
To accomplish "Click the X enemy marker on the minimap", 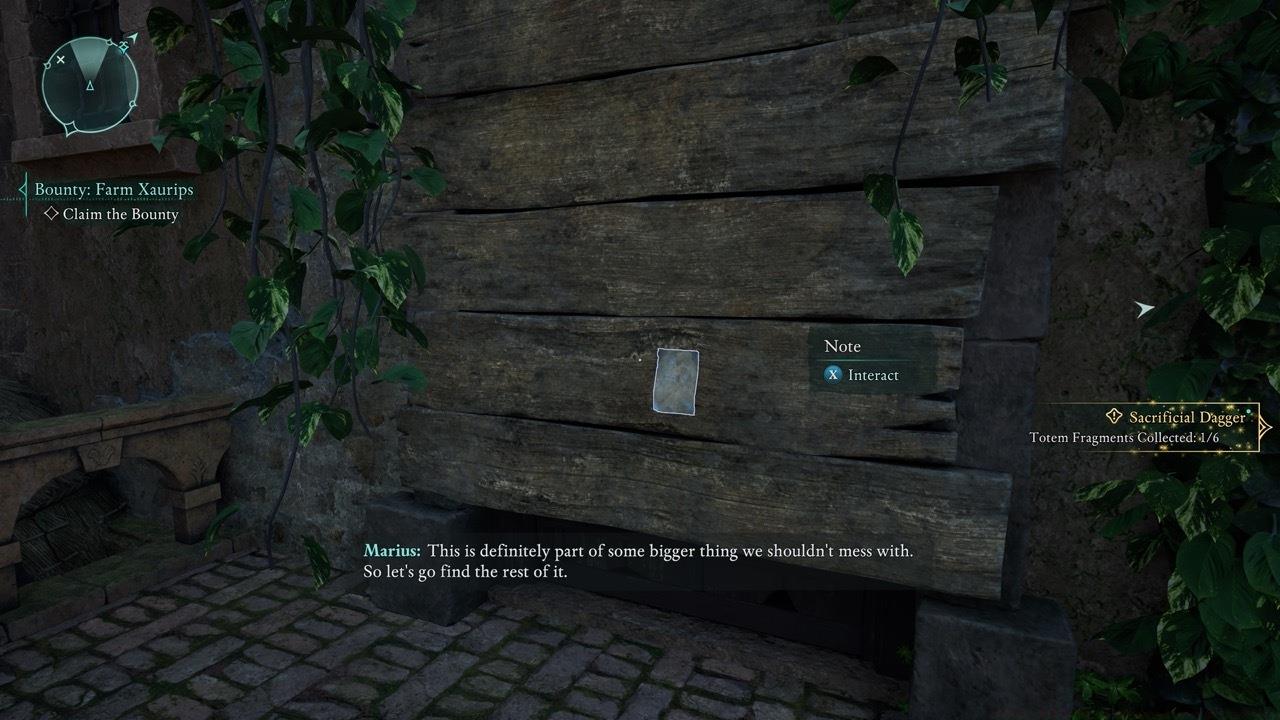I will tap(61, 58).
